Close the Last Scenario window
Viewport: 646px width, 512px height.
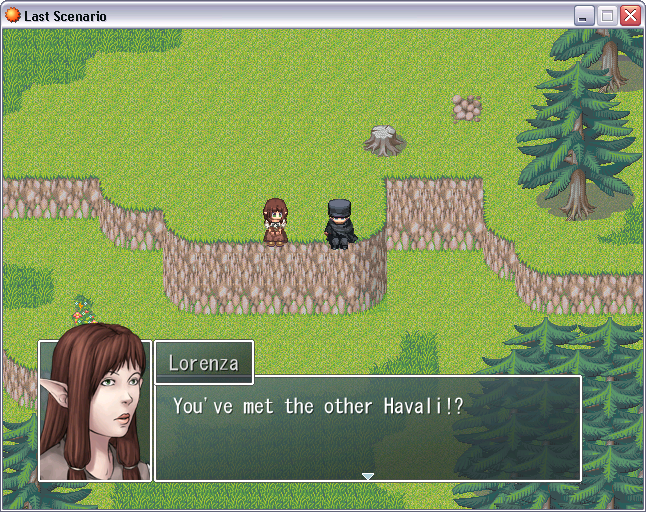[x=630, y=16]
